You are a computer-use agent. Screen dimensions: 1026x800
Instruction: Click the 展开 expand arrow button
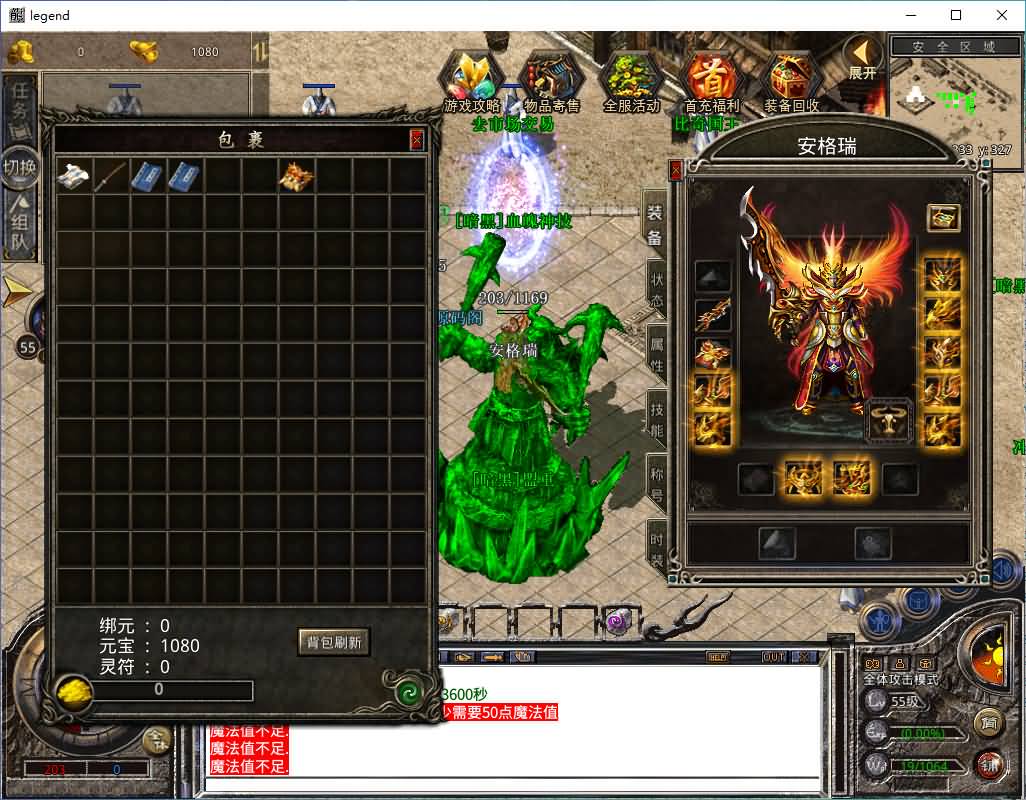pyautogui.click(x=862, y=57)
